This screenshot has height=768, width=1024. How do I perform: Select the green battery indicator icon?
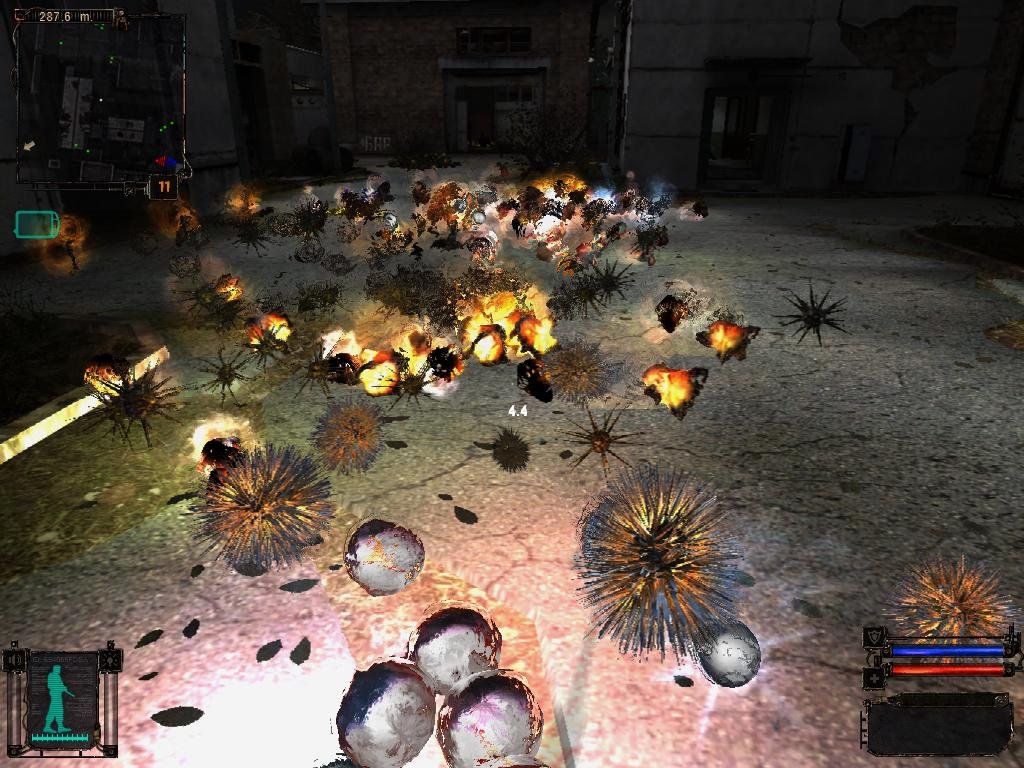(37, 225)
